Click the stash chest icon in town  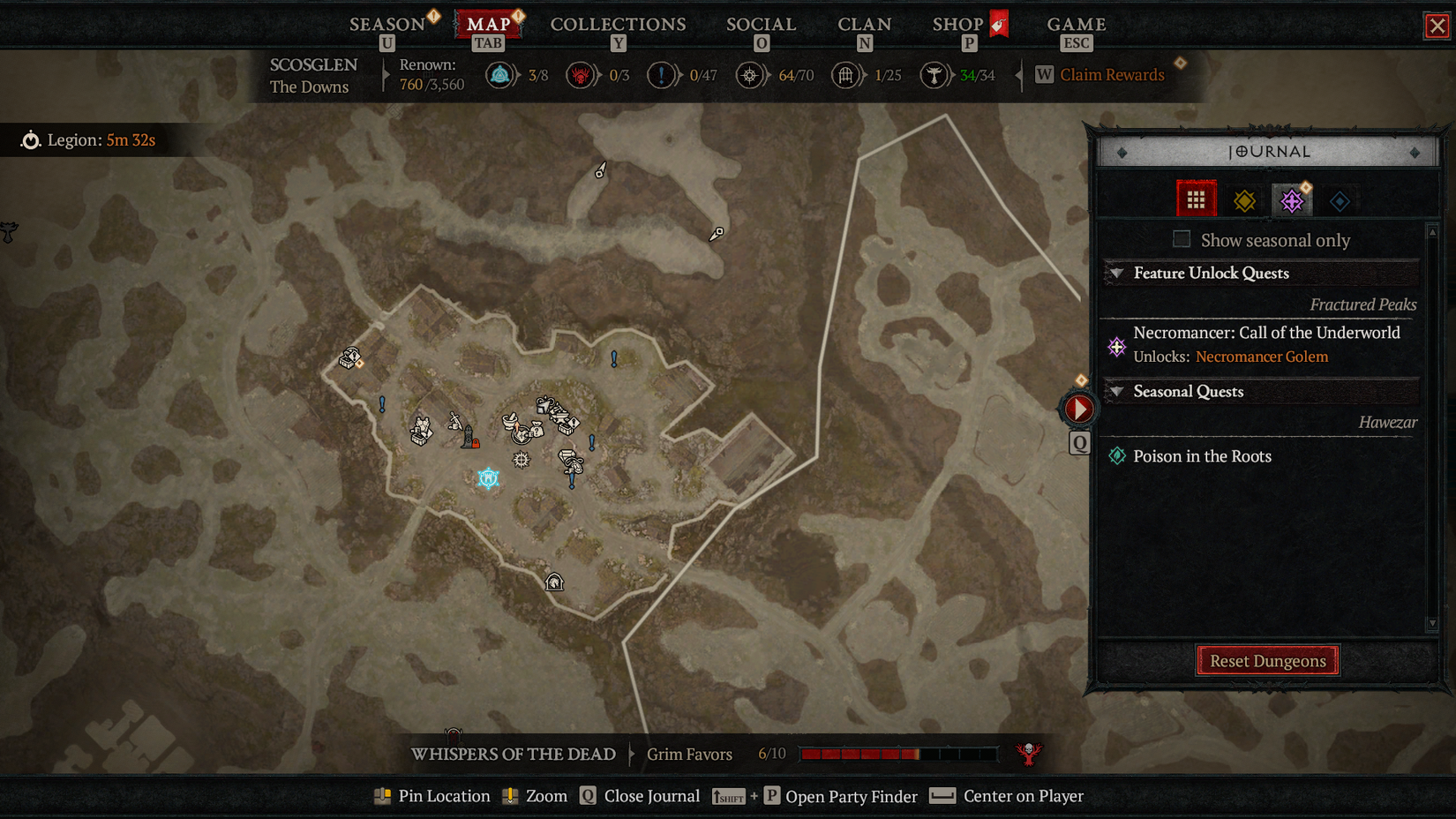click(565, 430)
